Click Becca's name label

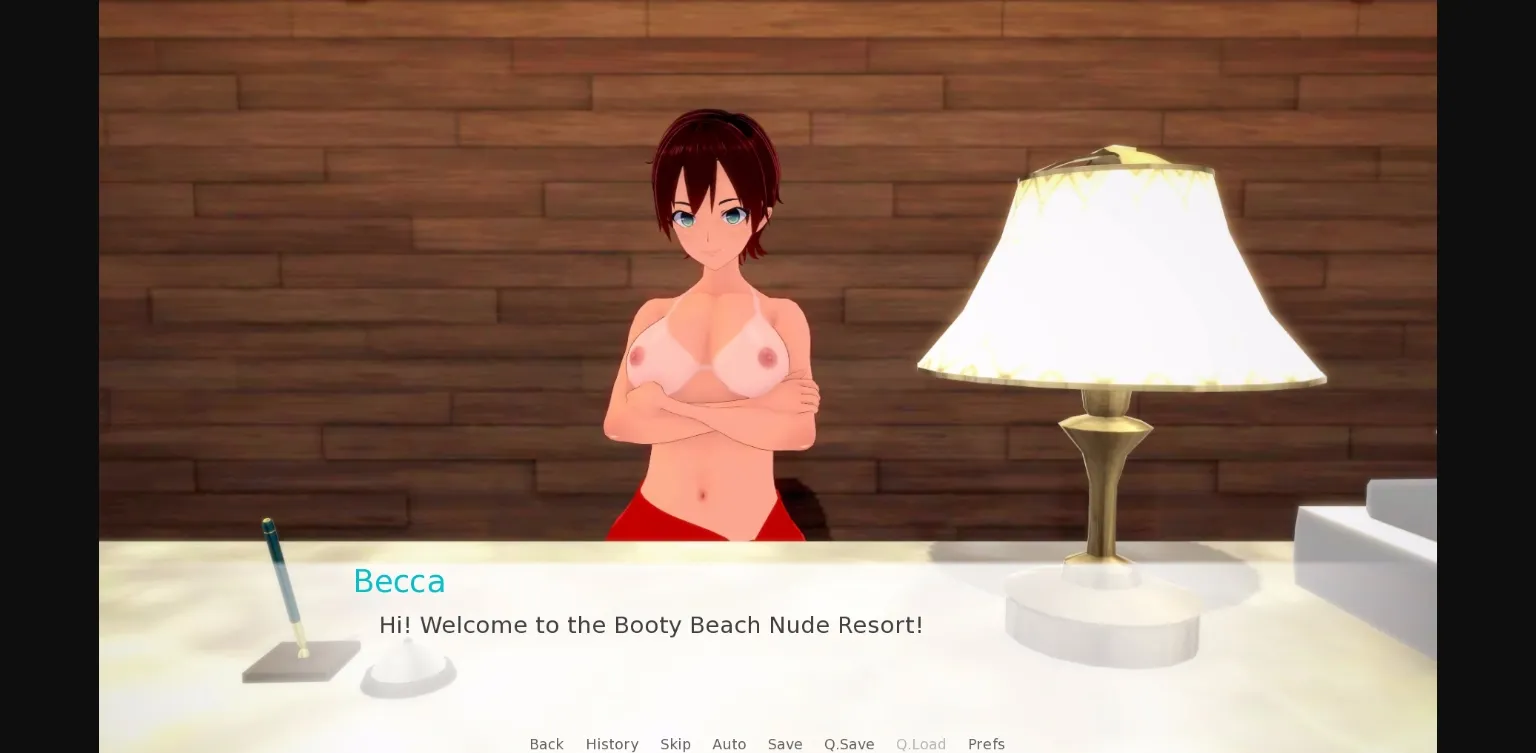[x=399, y=581]
